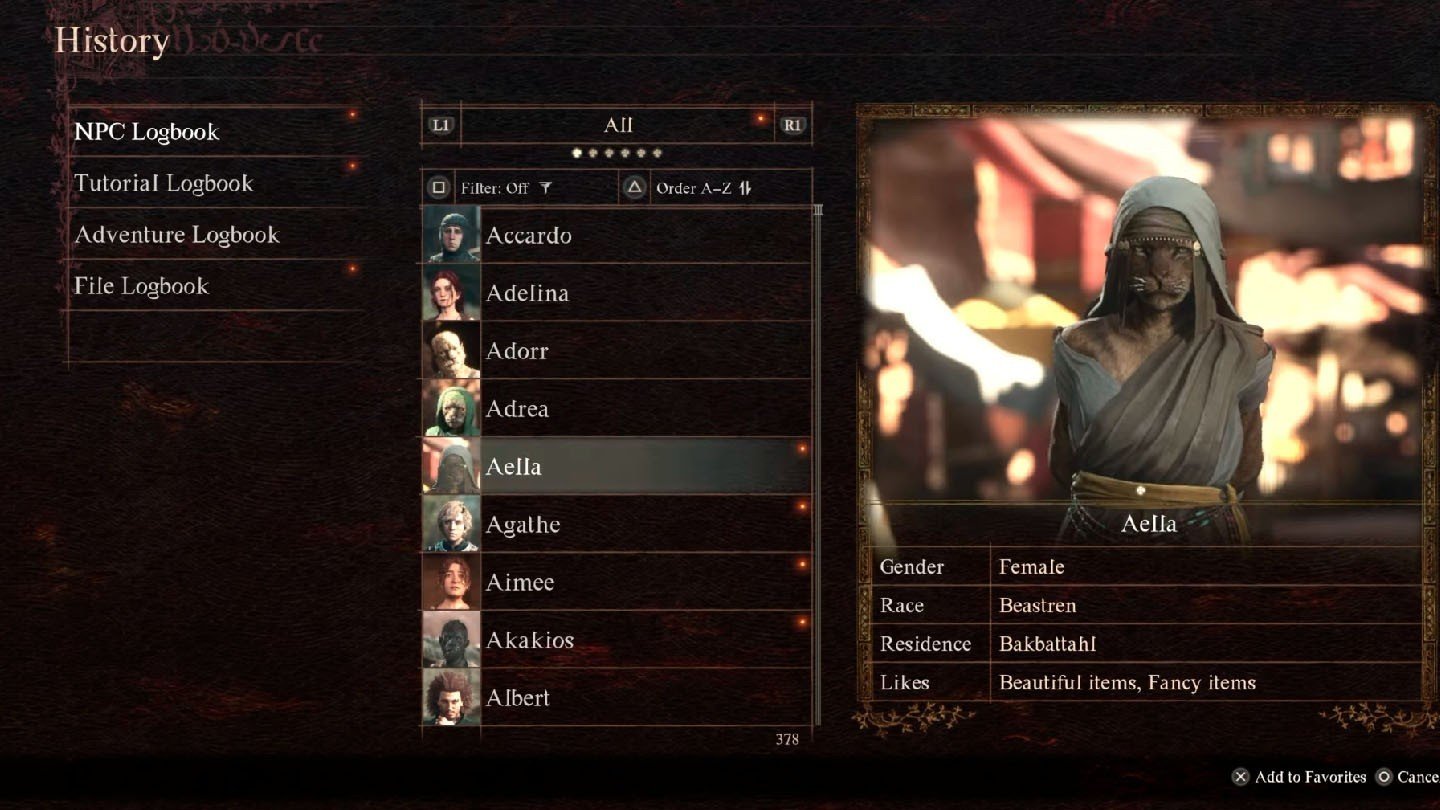
Task: Select the highlighted Aella row
Action: coord(616,467)
